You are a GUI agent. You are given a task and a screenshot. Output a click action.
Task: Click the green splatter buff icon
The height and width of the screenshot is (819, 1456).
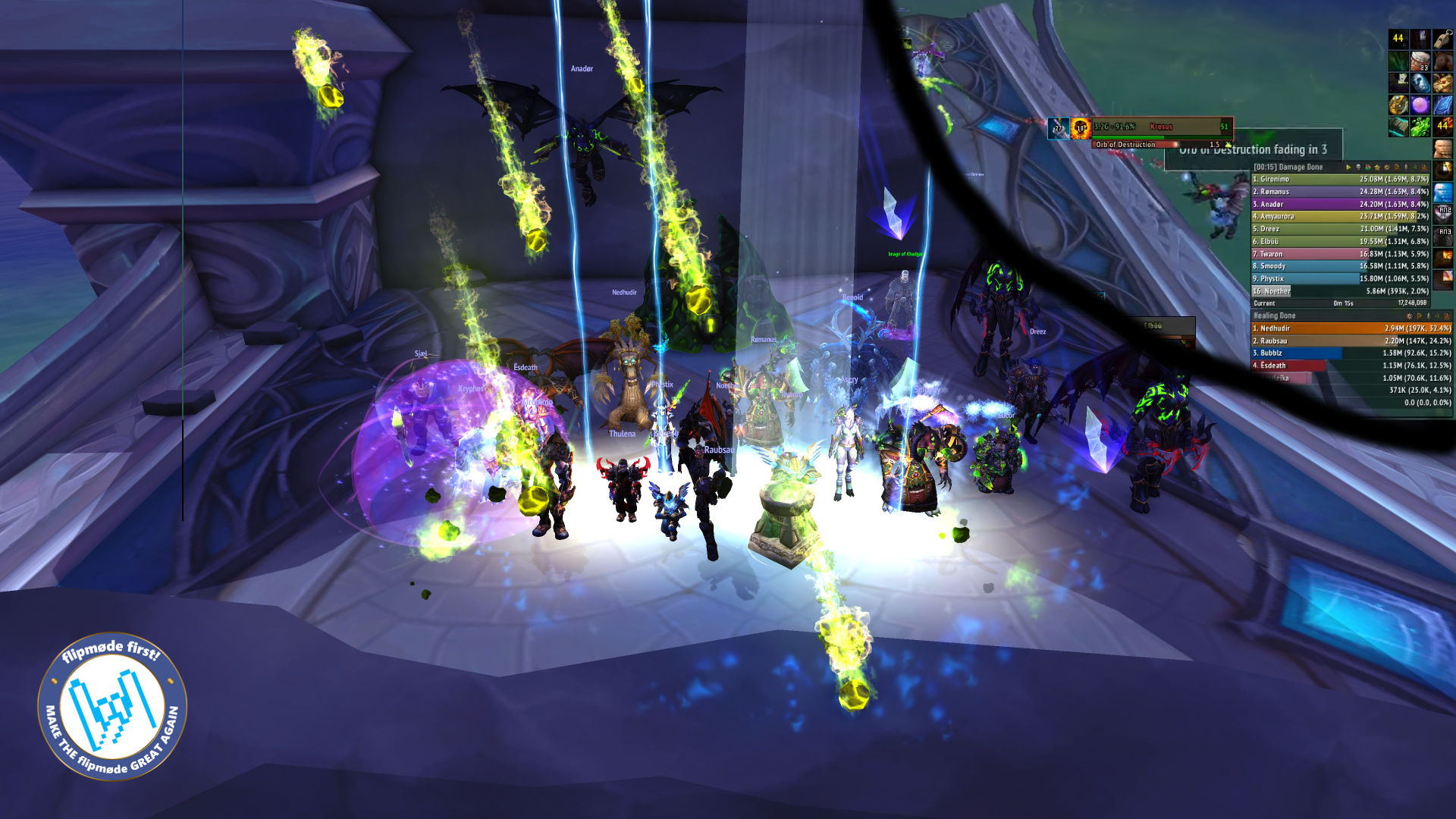click(x=1420, y=126)
